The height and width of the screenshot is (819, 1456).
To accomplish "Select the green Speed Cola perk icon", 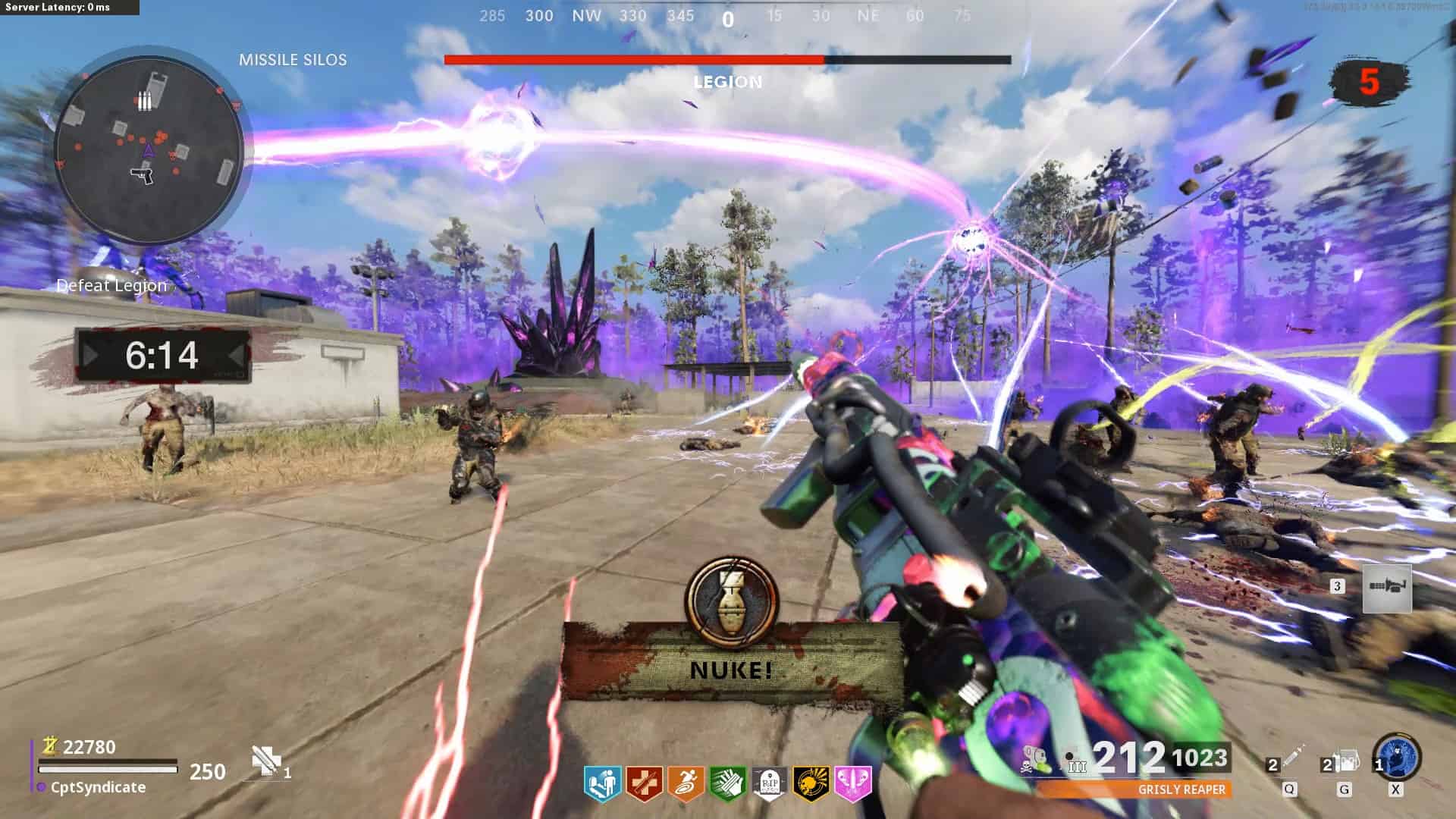I will [x=727, y=784].
